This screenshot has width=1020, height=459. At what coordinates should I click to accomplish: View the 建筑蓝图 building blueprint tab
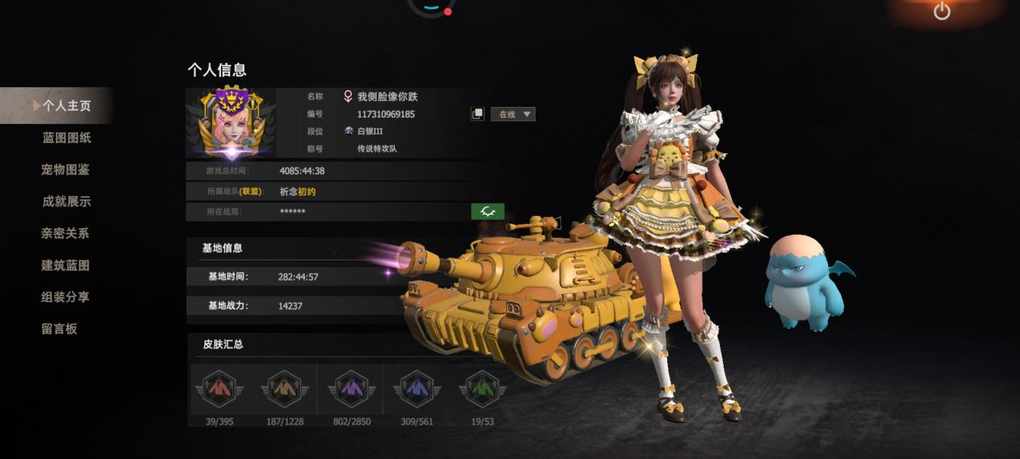point(66,265)
